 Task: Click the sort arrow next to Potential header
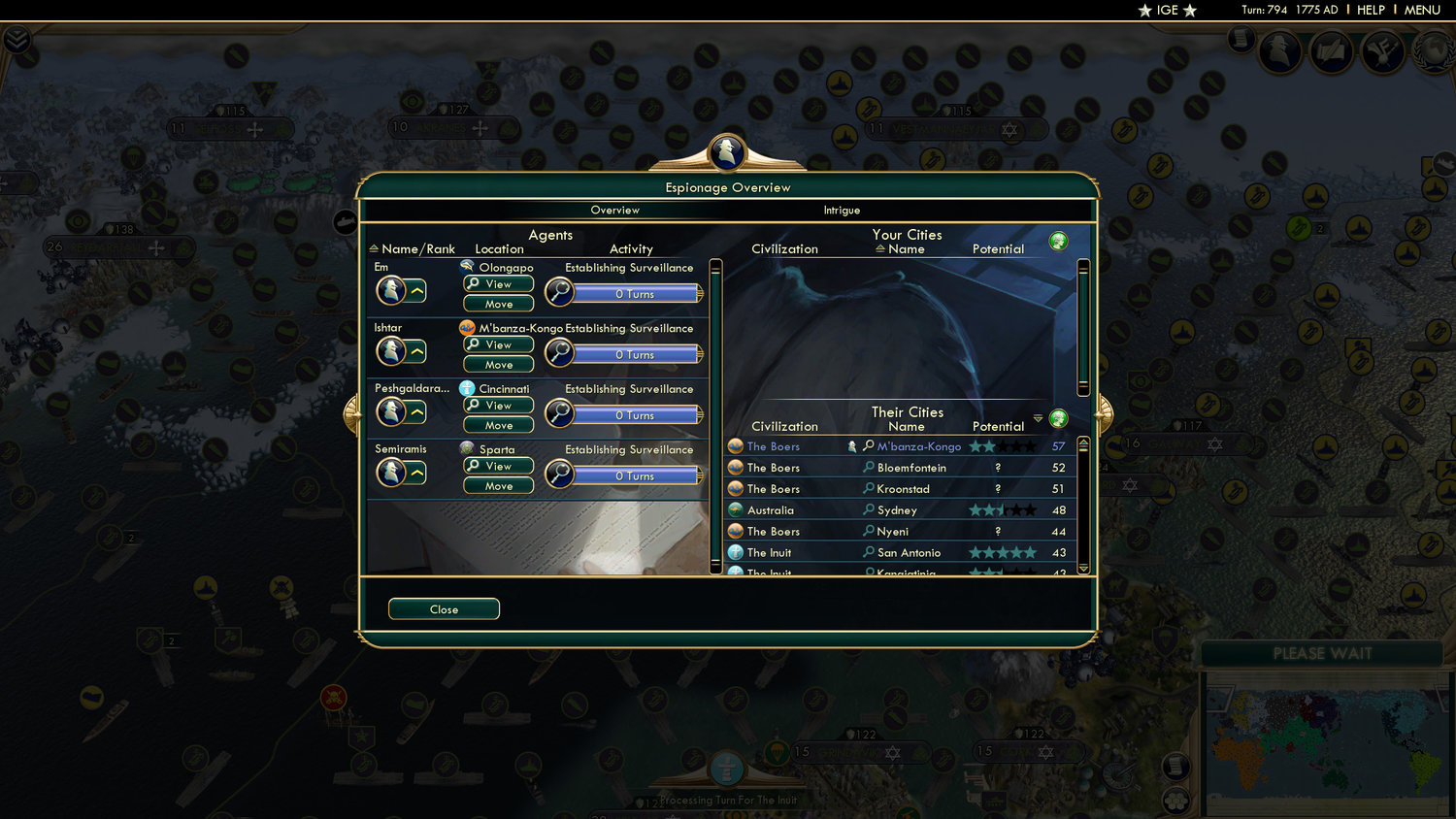[x=1038, y=419]
